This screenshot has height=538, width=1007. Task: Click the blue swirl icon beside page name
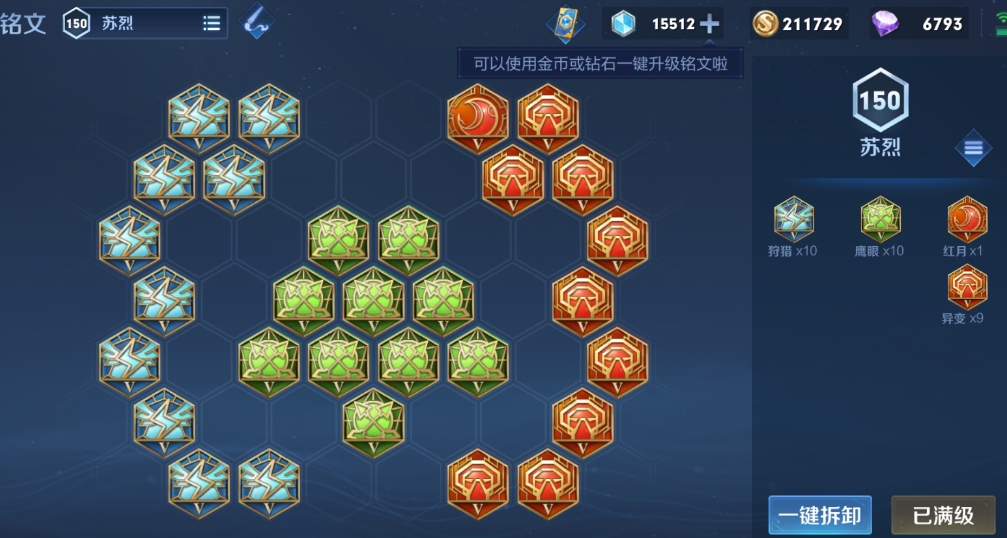[256, 23]
